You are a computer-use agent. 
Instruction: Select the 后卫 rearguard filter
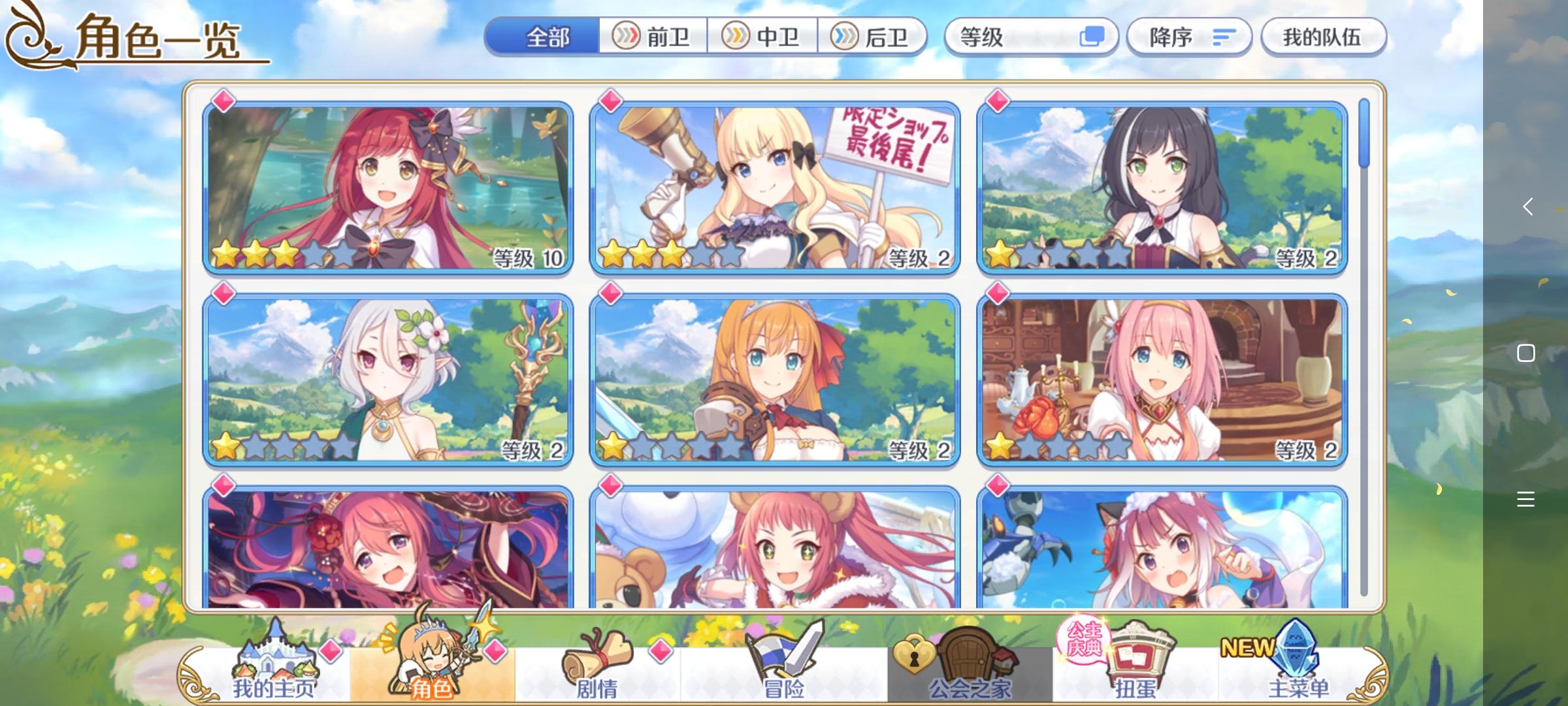[879, 37]
